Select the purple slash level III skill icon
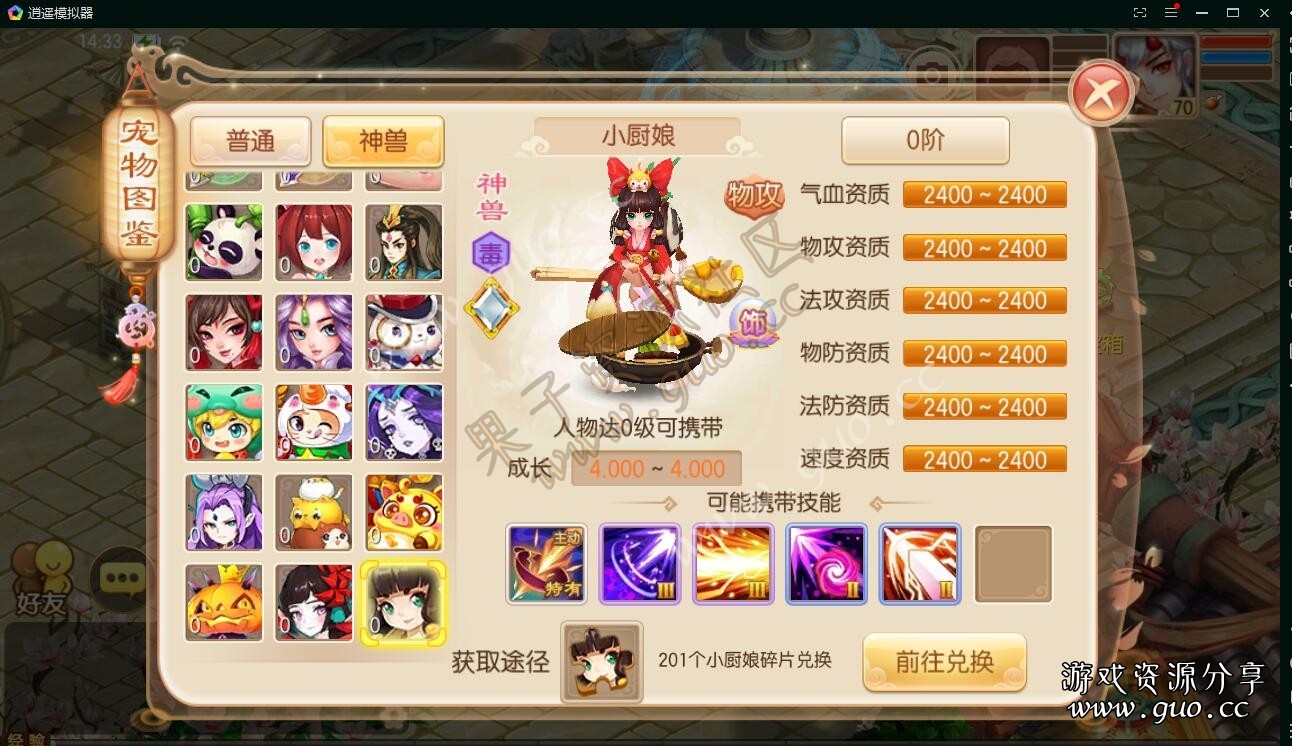The image size is (1292, 746). [x=640, y=564]
